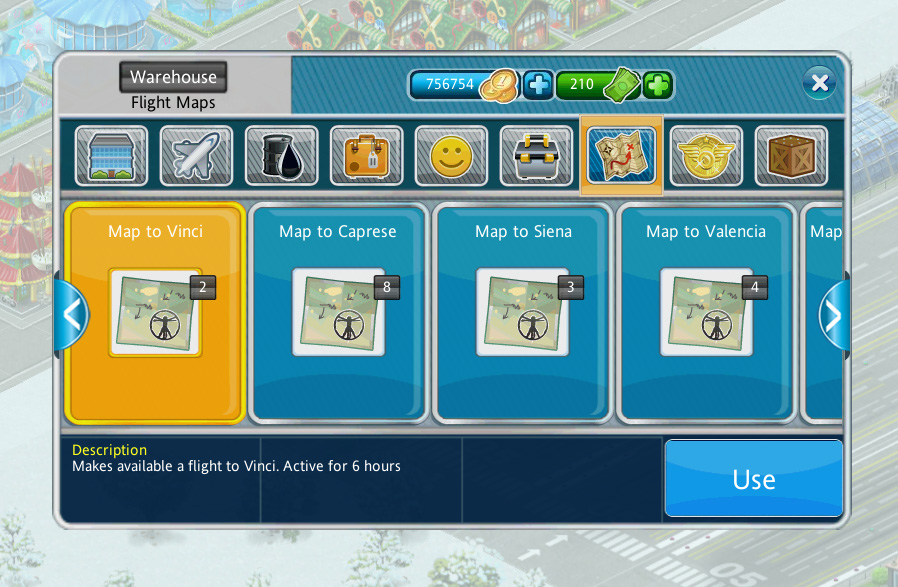The image size is (898, 587).
Task: Buy more green cash with plus button
Action: coord(657,85)
